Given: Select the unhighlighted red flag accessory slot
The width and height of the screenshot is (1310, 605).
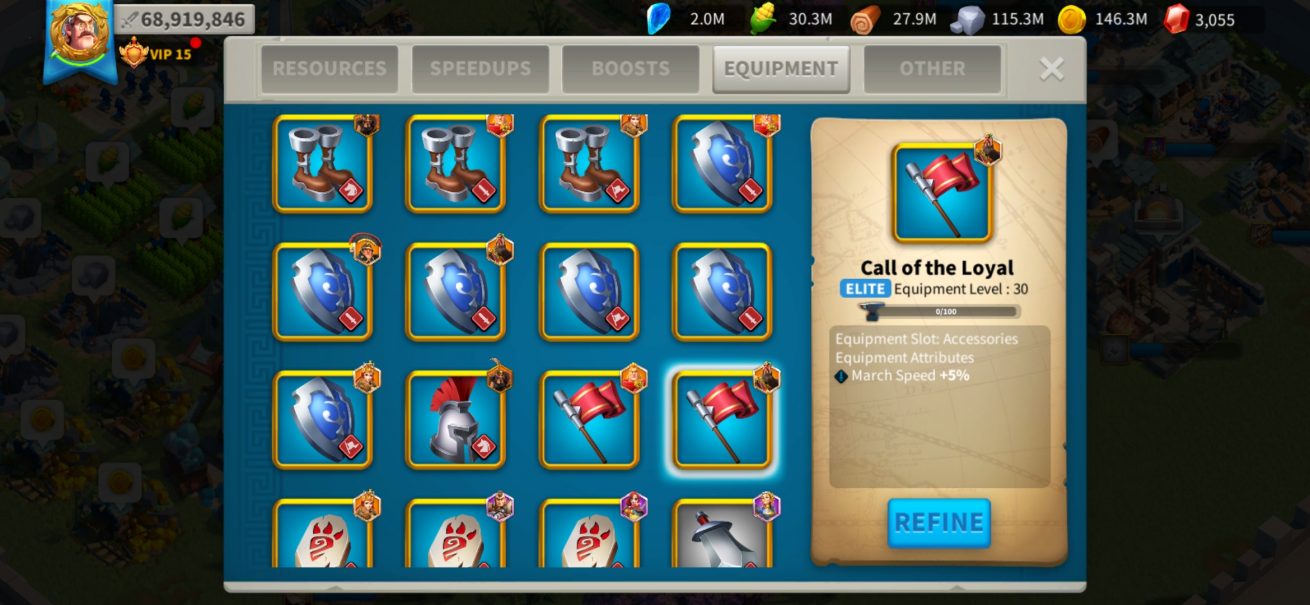Looking at the screenshot, I should pos(589,420).
